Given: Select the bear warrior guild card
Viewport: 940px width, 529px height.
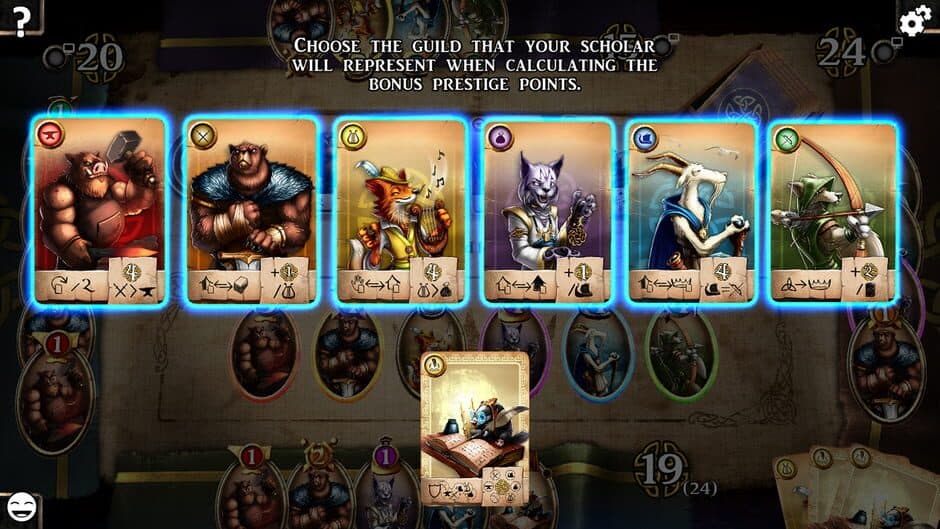Looking at the screenshot, I should point(251,209).
